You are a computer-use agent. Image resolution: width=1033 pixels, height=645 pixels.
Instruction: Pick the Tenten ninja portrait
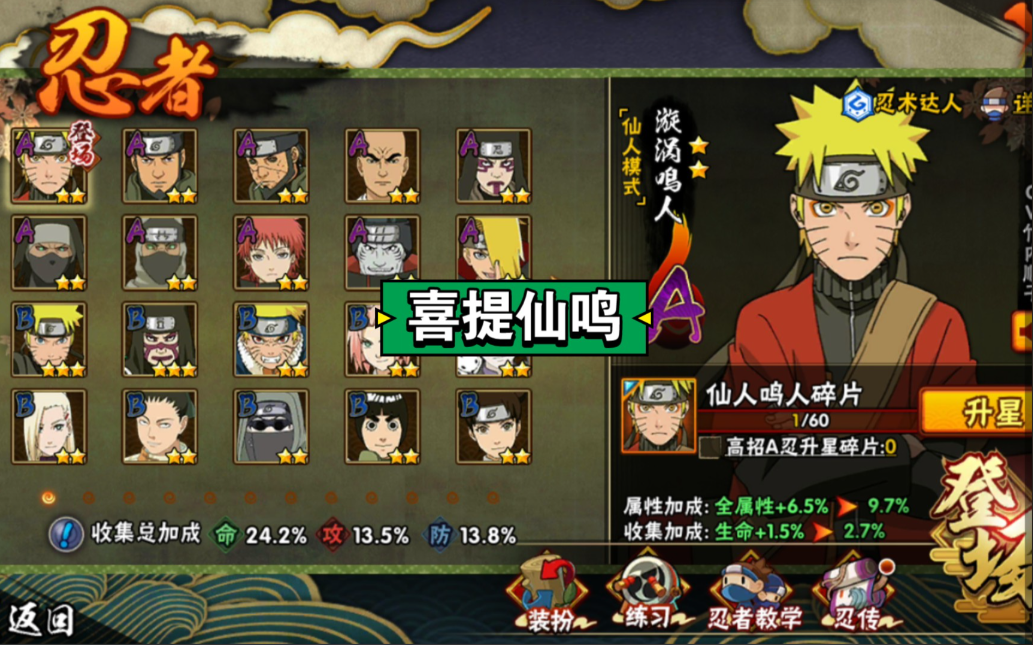coord(493,427)
